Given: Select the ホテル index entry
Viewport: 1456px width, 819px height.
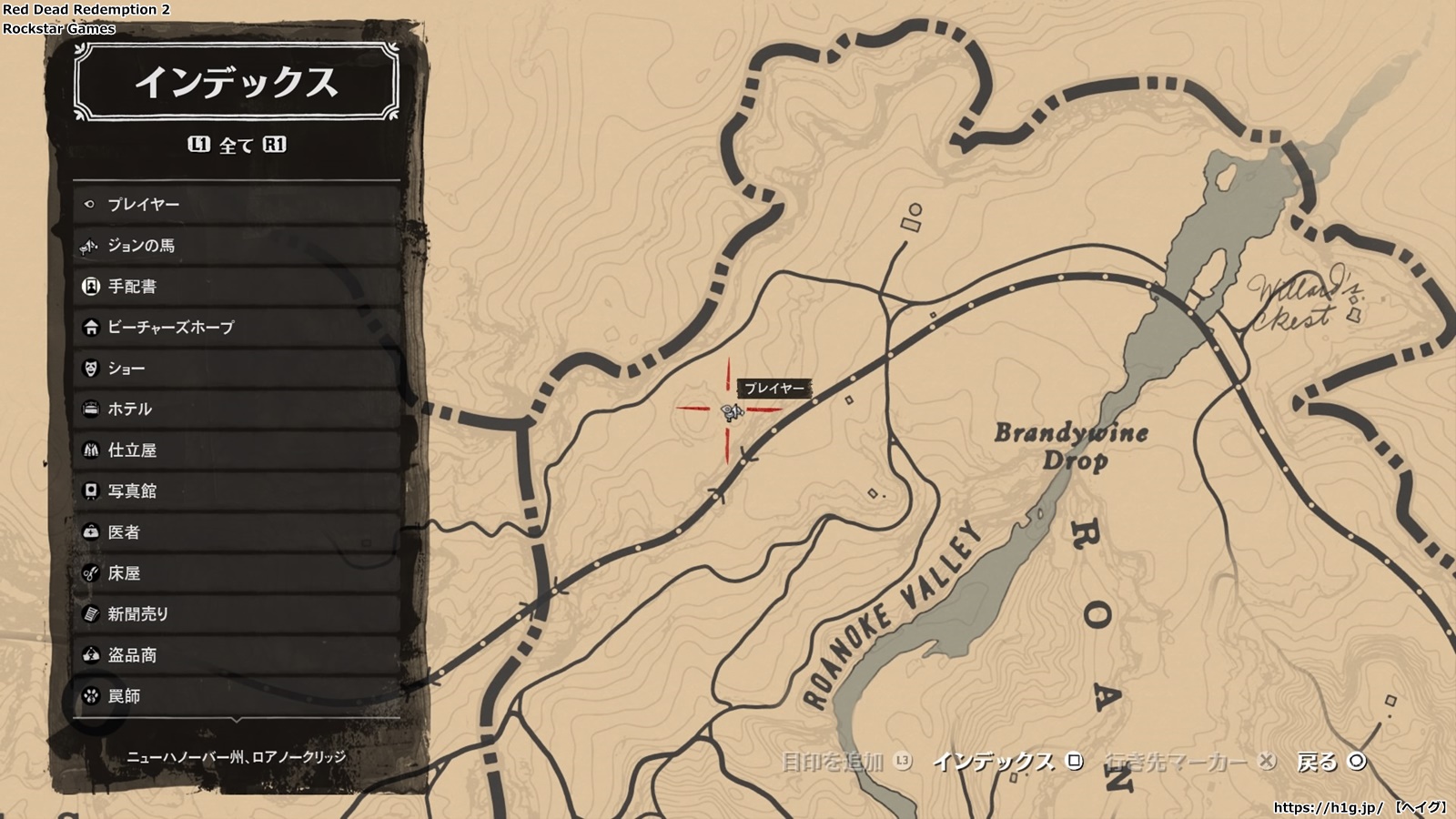Looking at the screenshot, I should [x=237, y=409].
